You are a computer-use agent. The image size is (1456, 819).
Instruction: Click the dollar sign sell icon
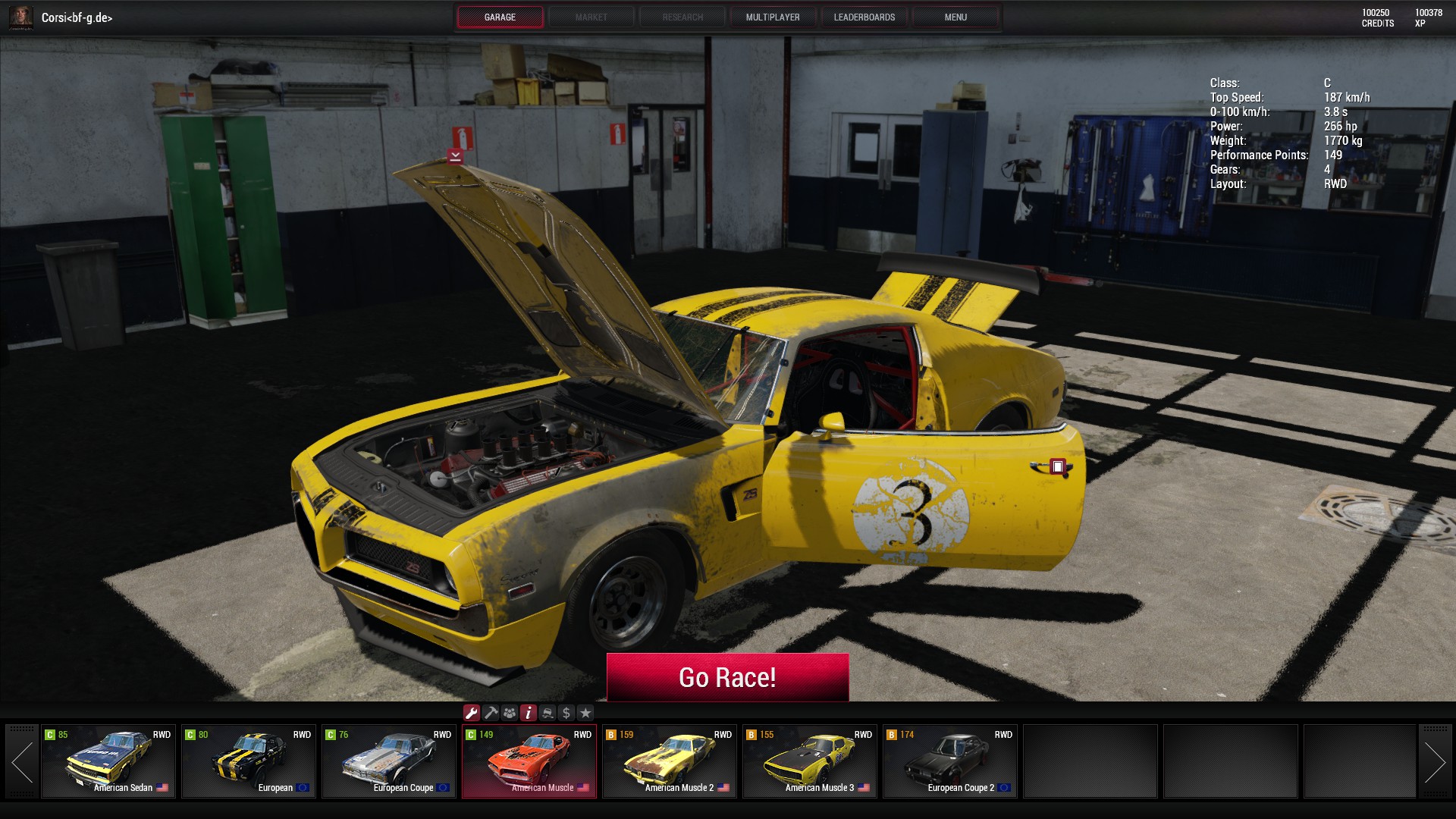coord(566,713)
